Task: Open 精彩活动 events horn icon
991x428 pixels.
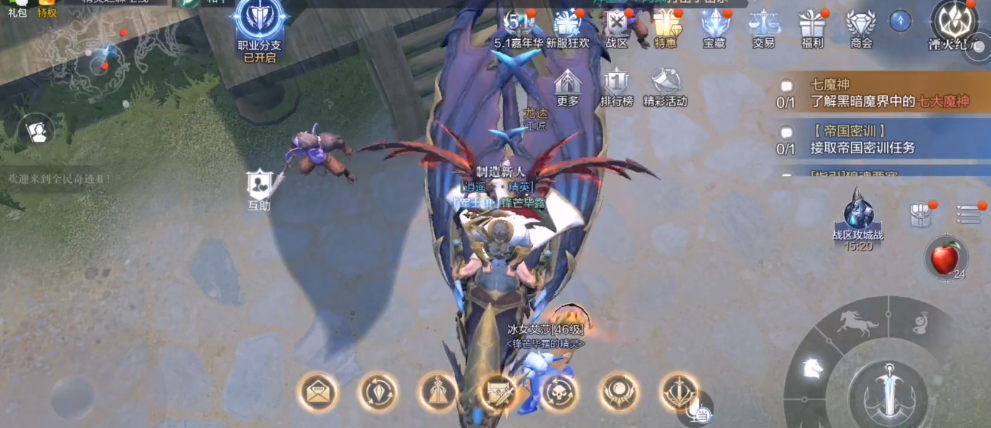Action: tap(665, 85)
